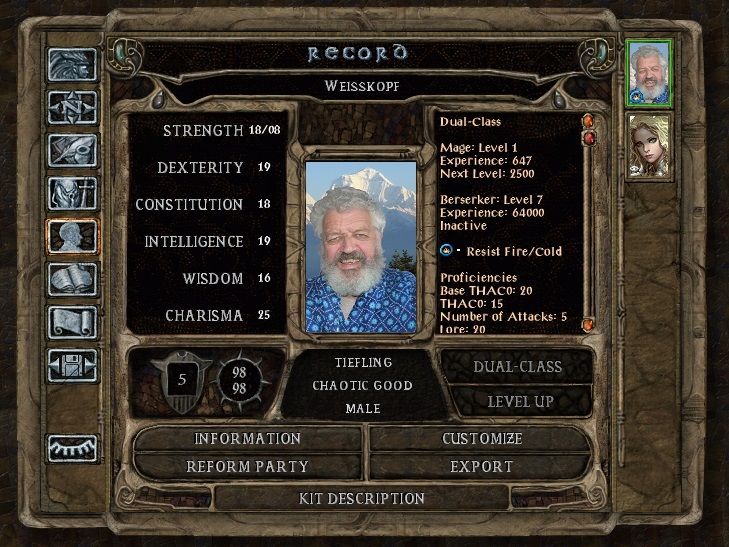Open the mage spellbook icon
729x547 pixels.
73,280
